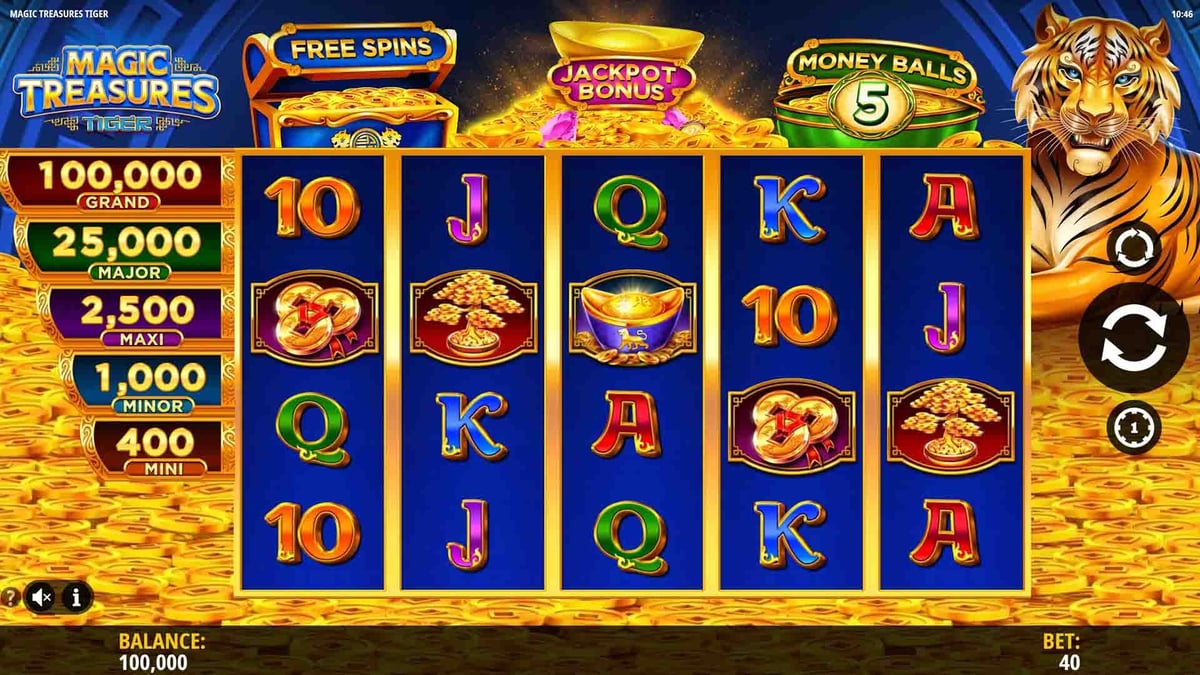Open autoplay with the small circular-arrows button

(x=1134, y=249)
